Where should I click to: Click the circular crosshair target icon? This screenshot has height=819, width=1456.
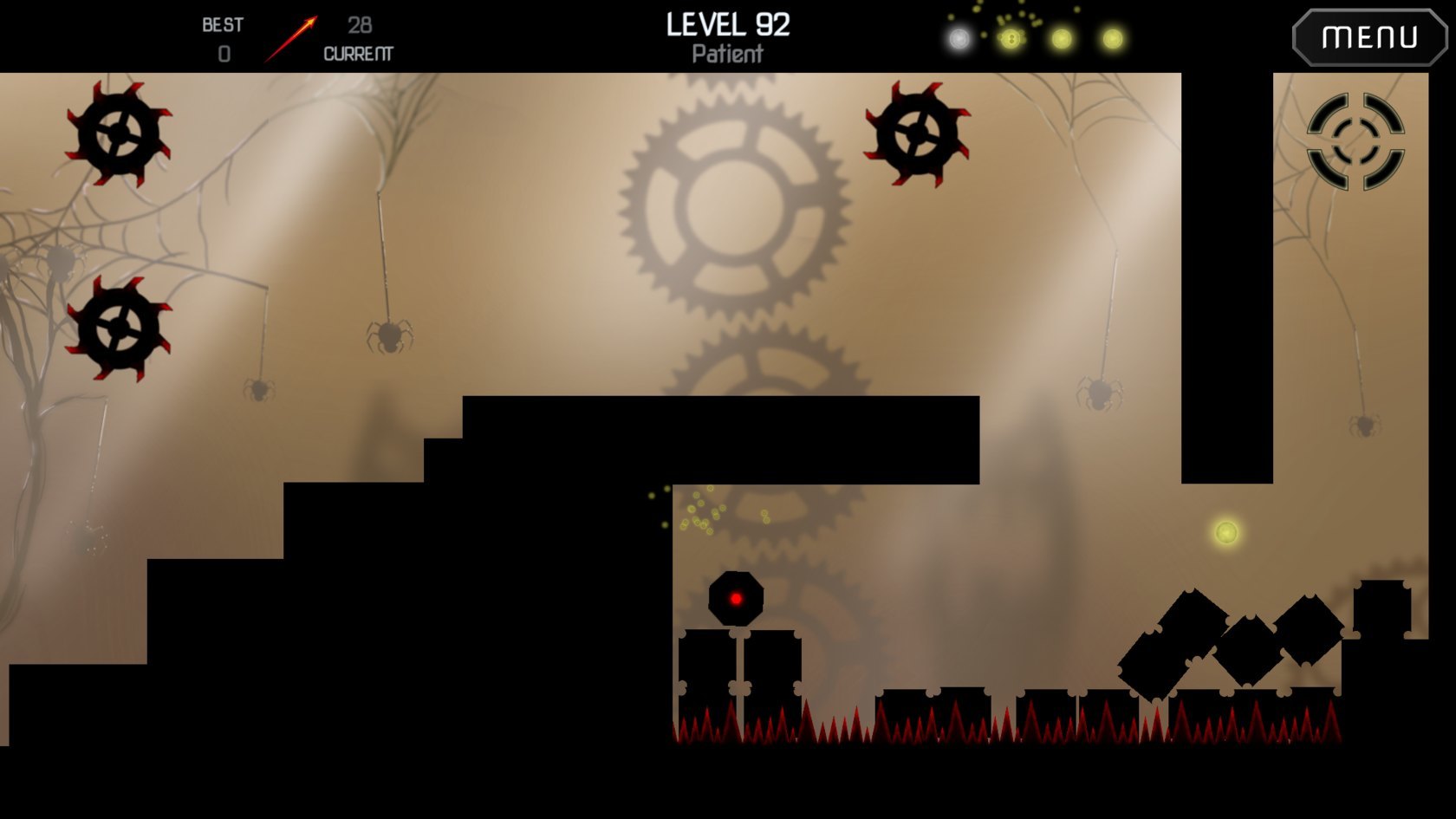point(1355,141)
